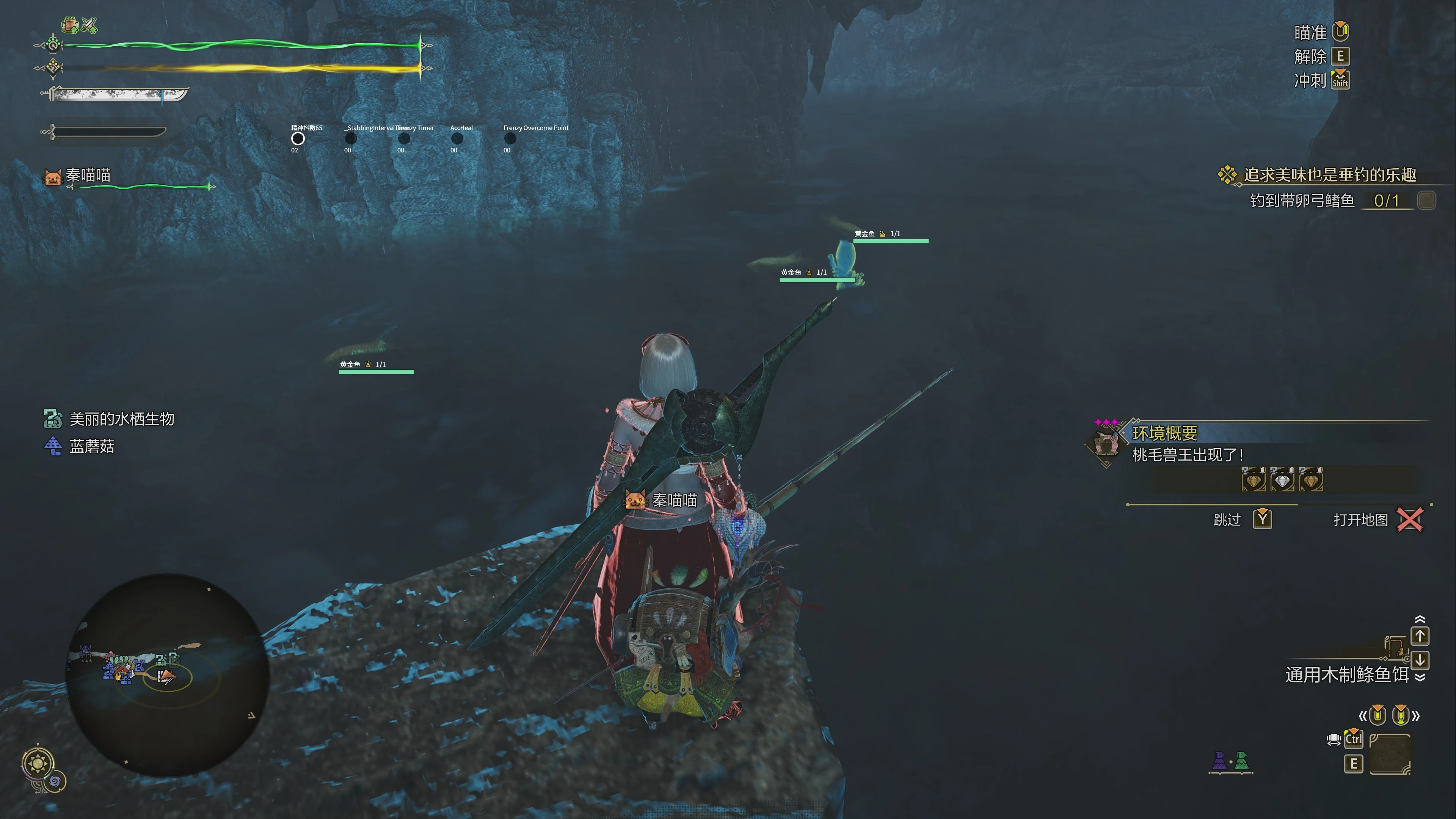The height and width of the screenshot is (819, 1456).
Task: Select the attack up crossed-swords buff icon
Action: point(89,25)
